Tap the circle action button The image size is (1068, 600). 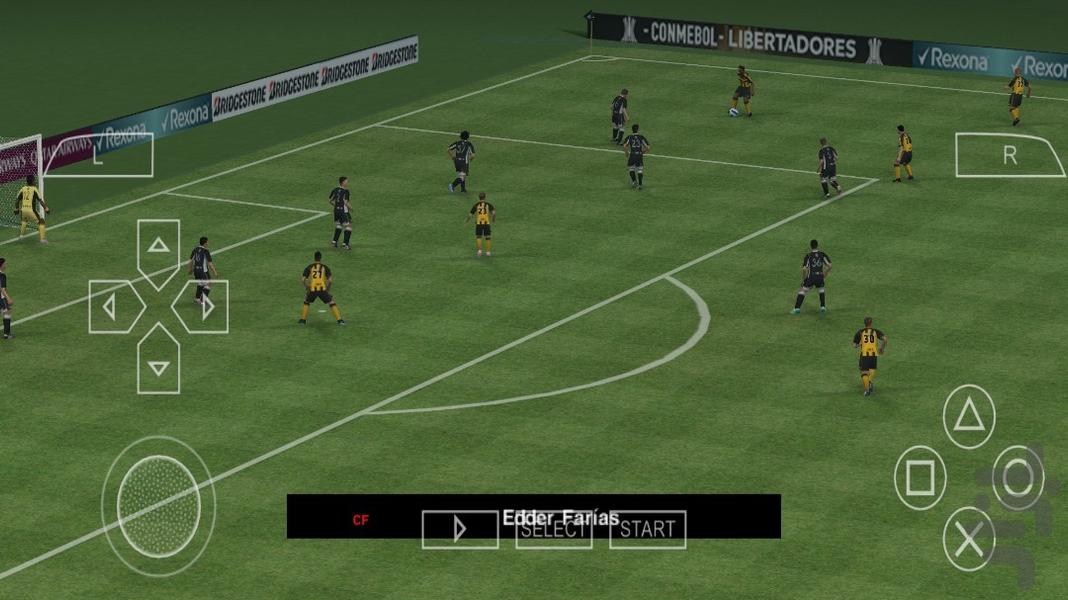coord(1018,478)
